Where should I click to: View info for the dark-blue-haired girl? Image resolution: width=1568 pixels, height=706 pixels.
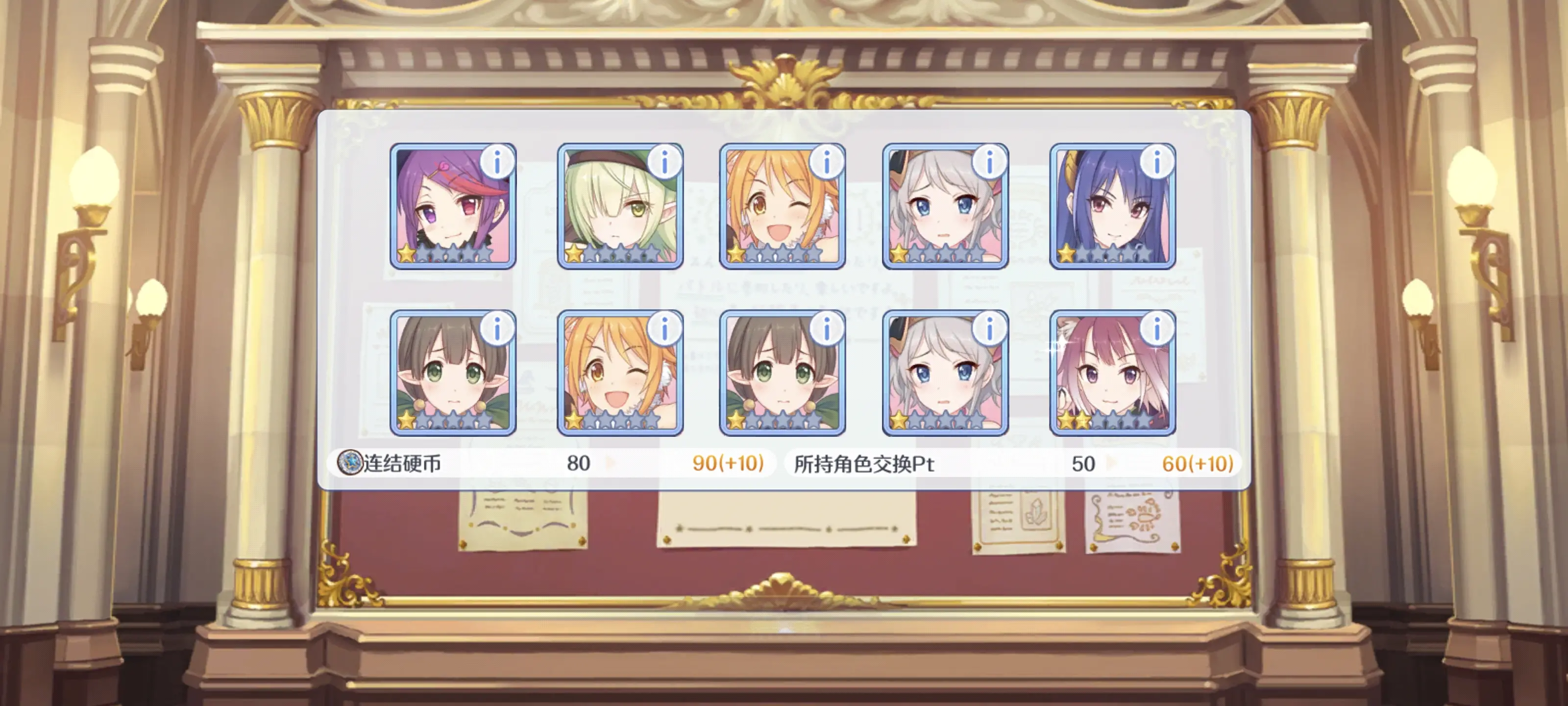click(x=1156, y=161)
